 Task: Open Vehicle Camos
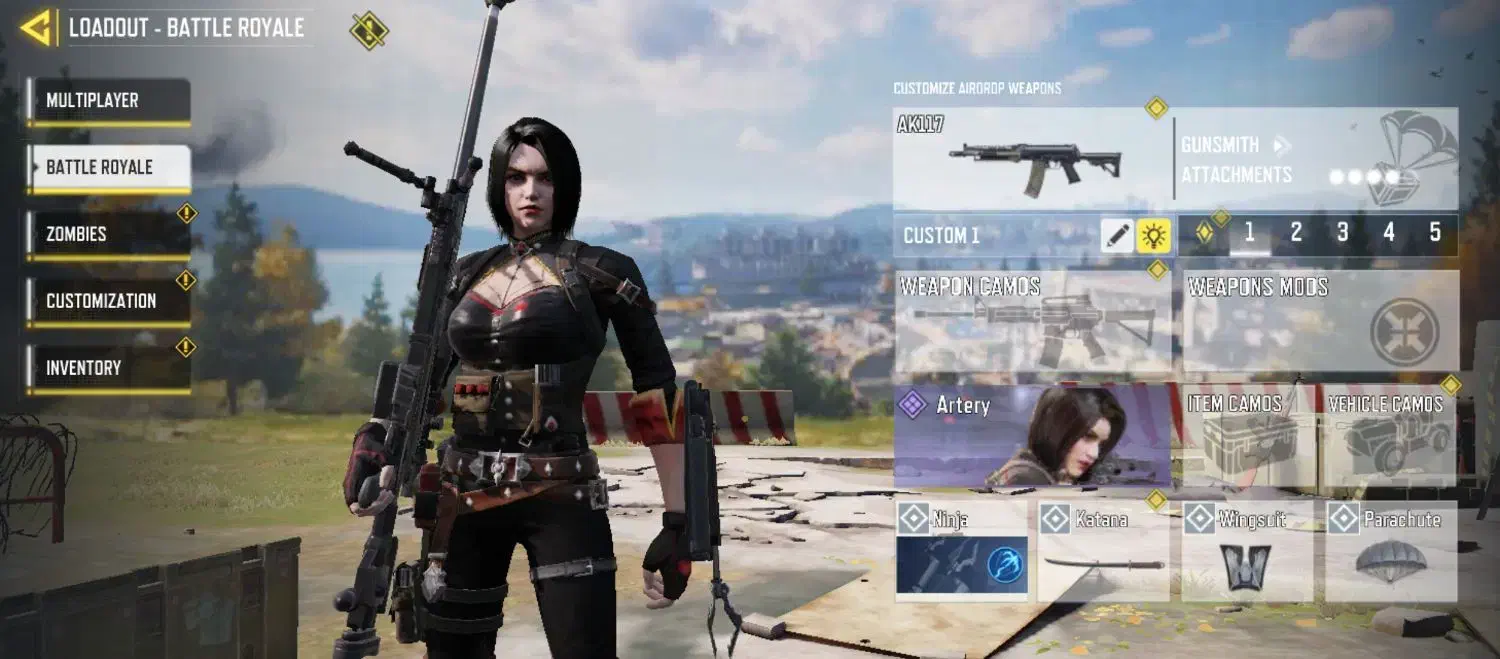[x=1388, y=437]
